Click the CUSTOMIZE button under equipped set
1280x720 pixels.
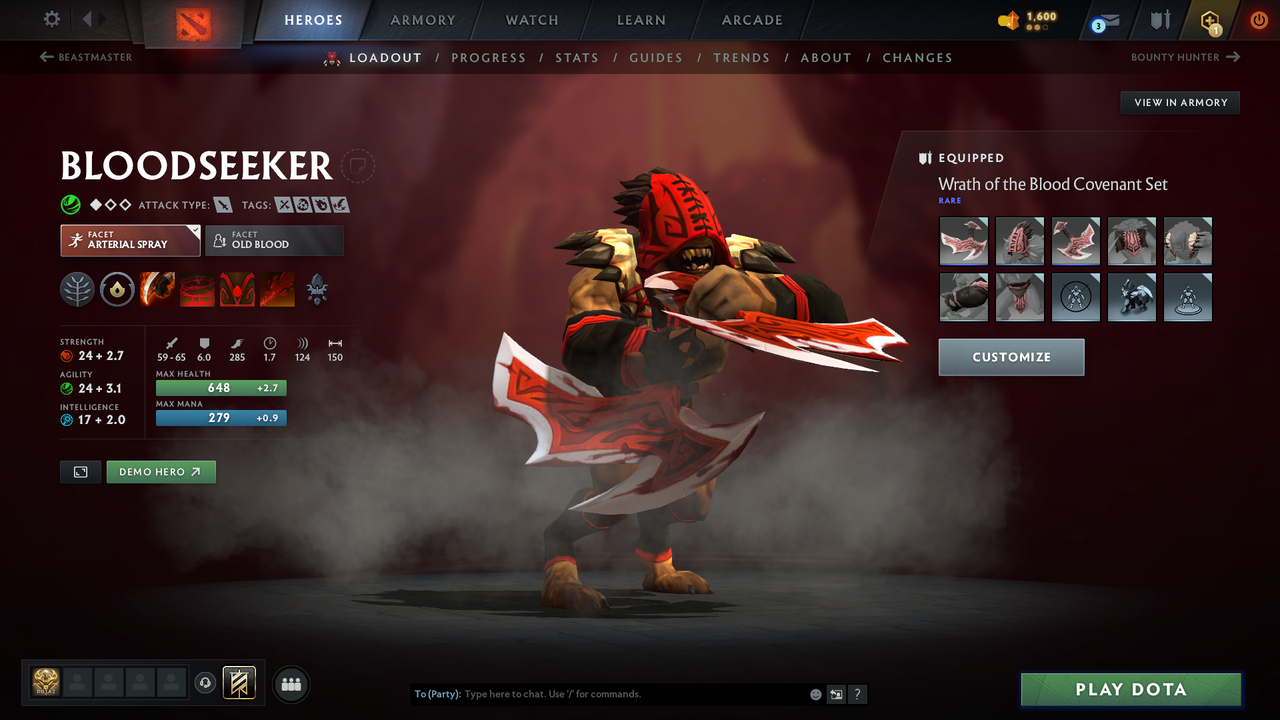coord(1011,357)
